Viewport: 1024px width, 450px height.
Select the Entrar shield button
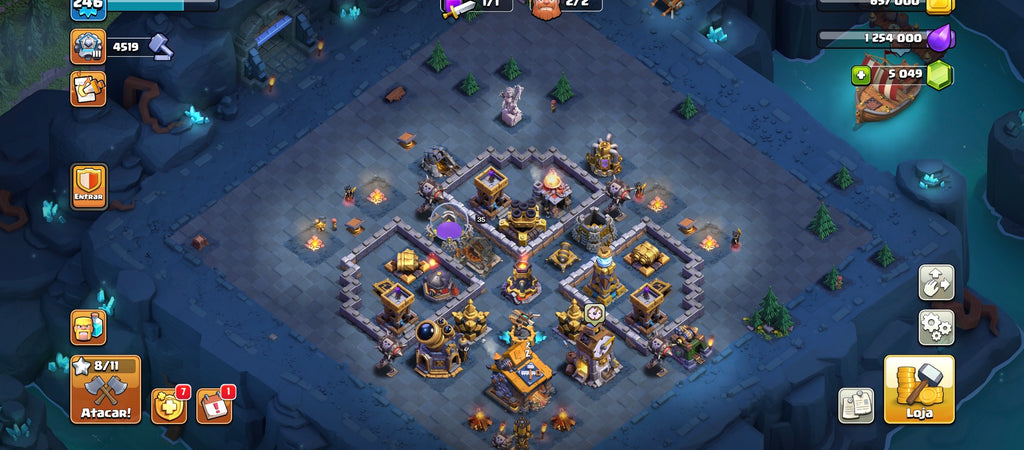pos(89,187)
